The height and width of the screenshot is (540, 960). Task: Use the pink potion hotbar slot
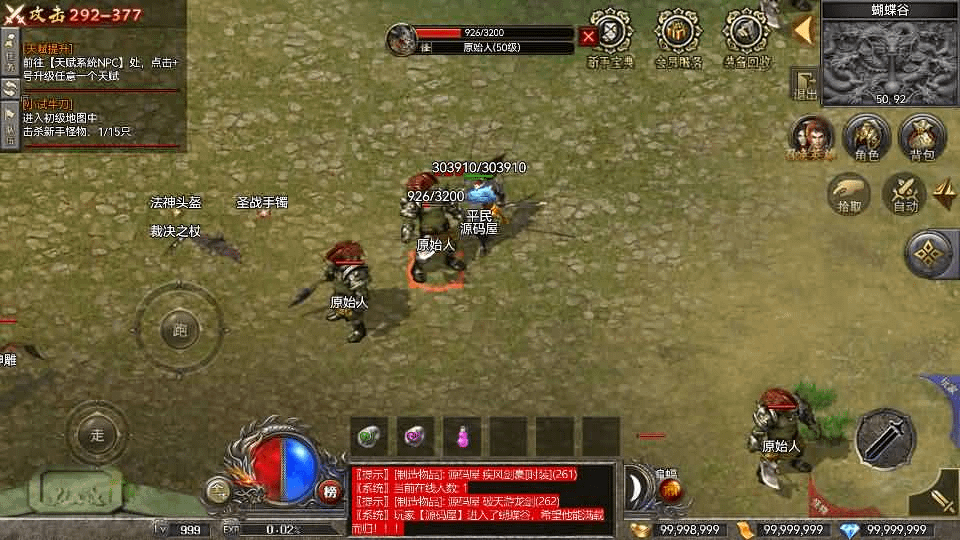[x=463, y=435]
